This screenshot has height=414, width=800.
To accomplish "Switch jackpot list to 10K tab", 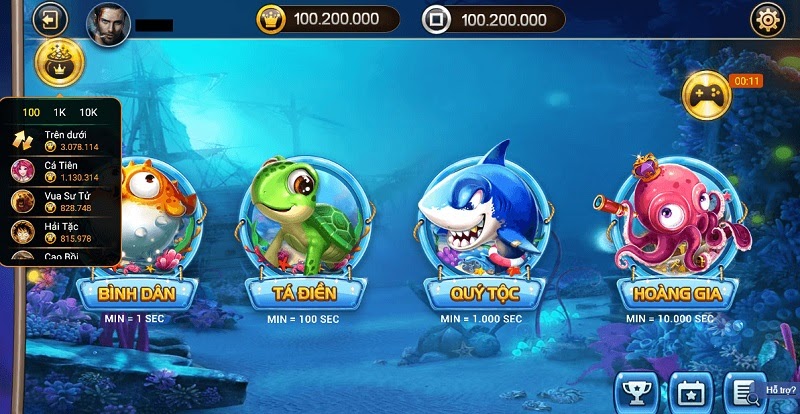I will (88, 112).
